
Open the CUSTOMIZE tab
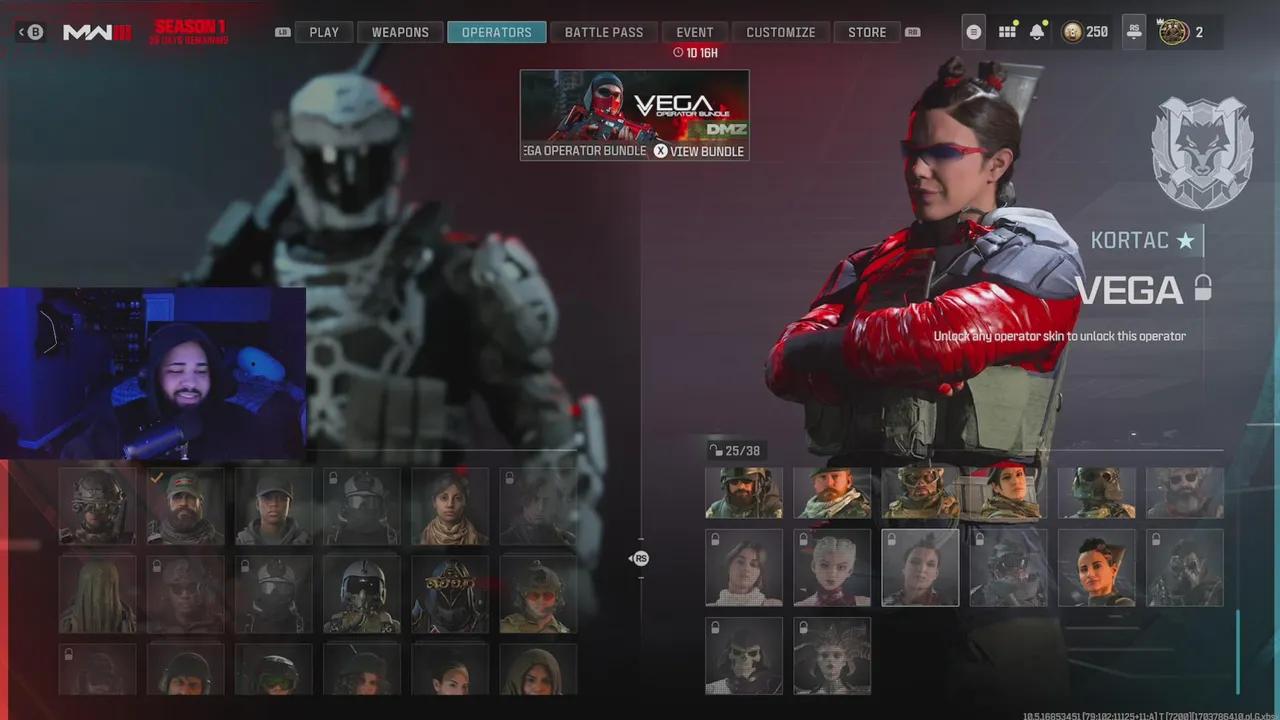781,31
